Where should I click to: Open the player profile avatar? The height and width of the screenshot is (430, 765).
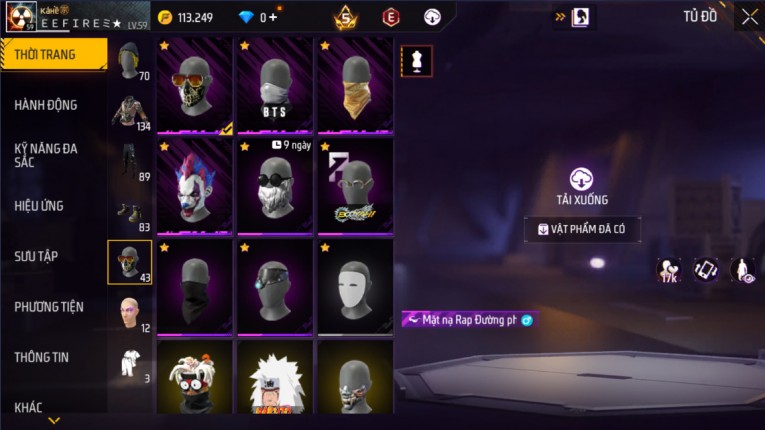tap(21, 17)
